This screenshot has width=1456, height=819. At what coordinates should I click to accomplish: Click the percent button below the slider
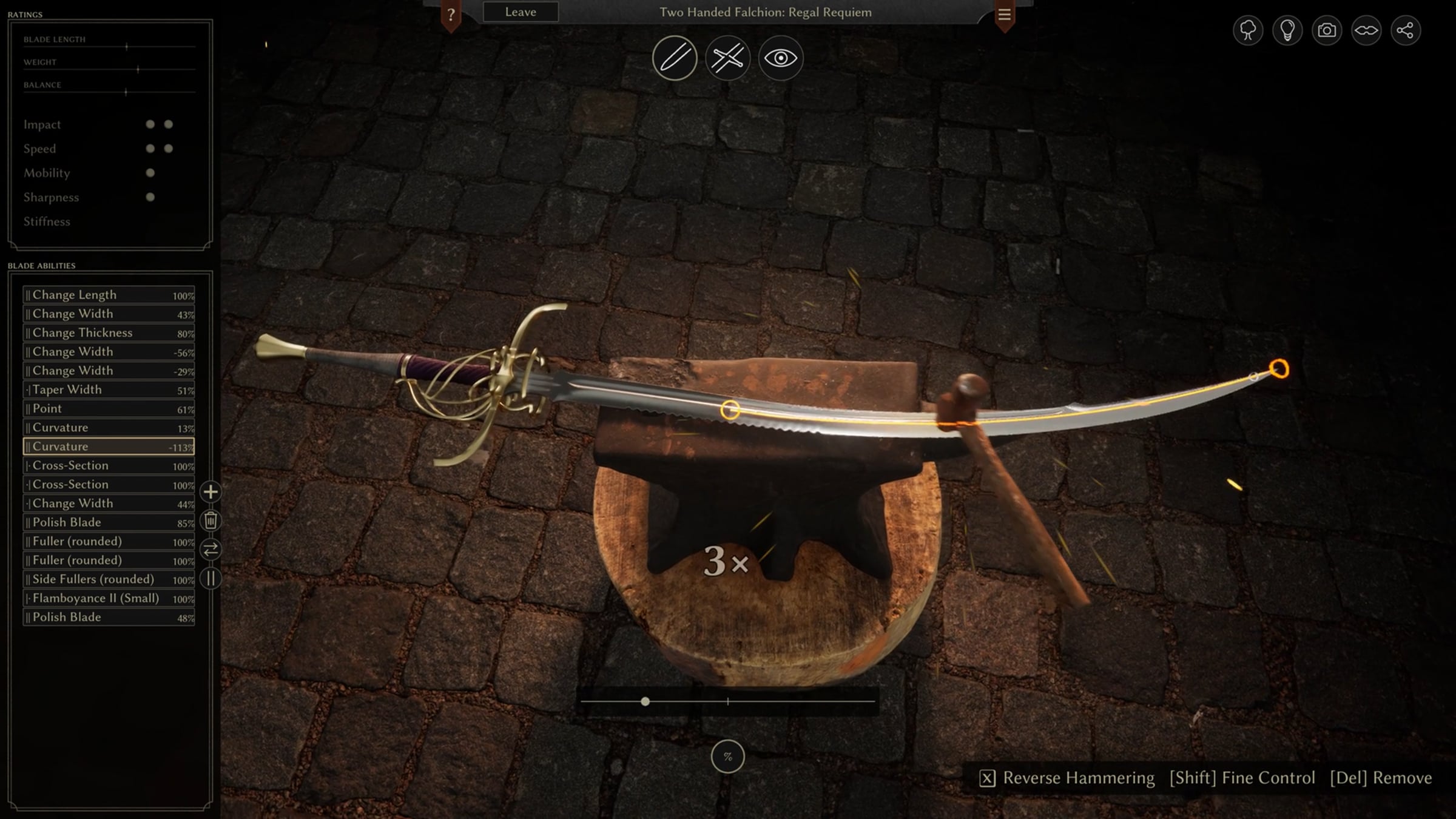(727, 757)
